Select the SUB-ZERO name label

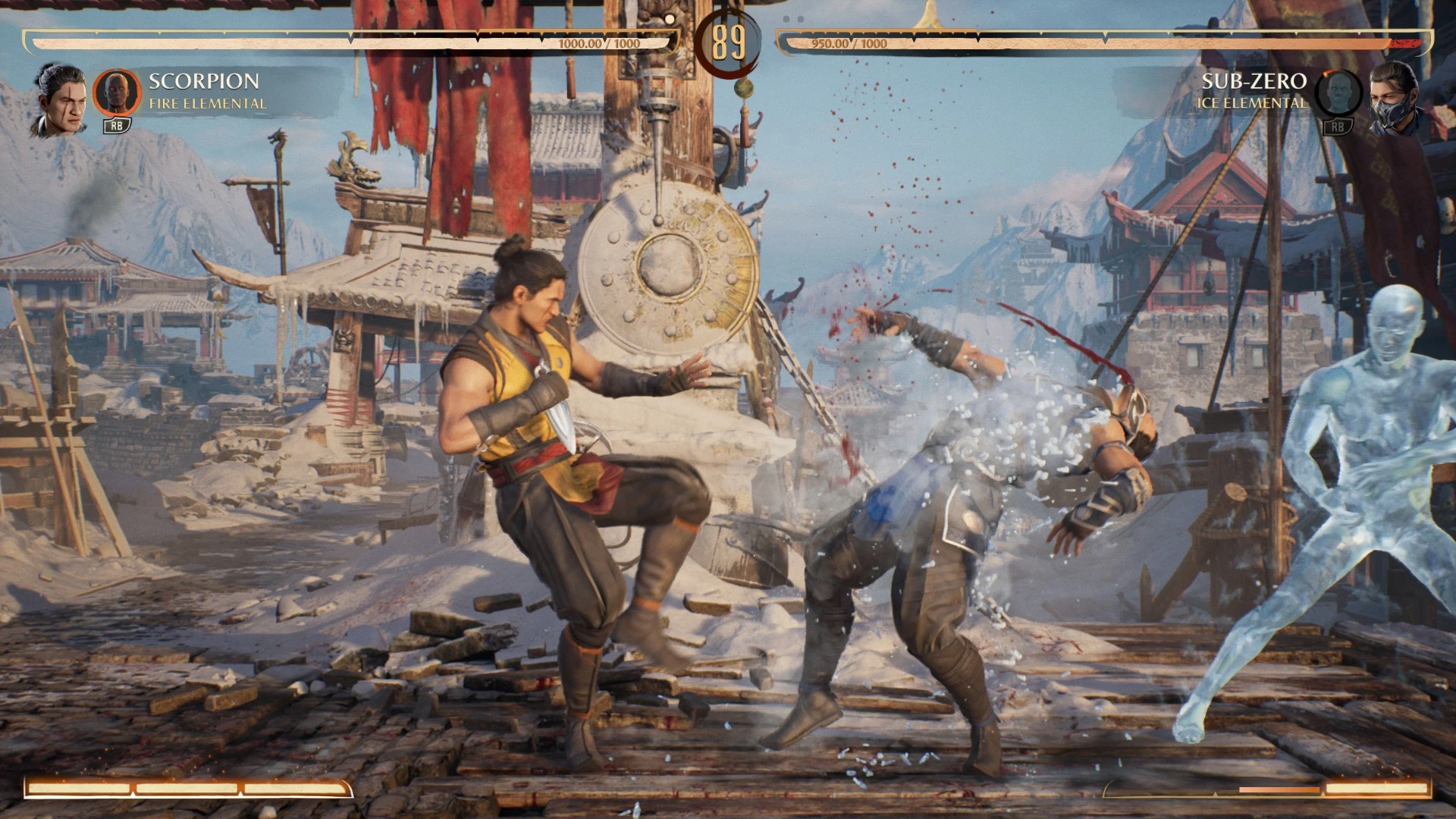[x=1254, y=81]
